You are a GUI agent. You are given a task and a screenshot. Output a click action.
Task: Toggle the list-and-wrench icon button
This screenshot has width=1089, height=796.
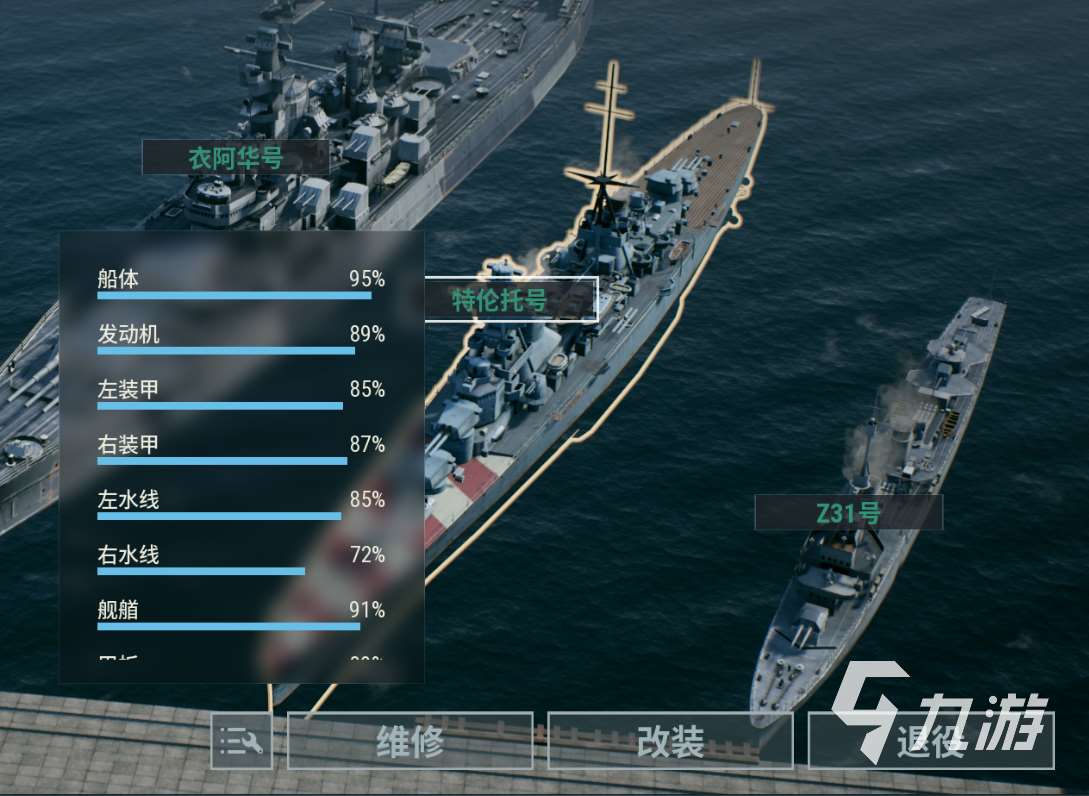[241, 741]
